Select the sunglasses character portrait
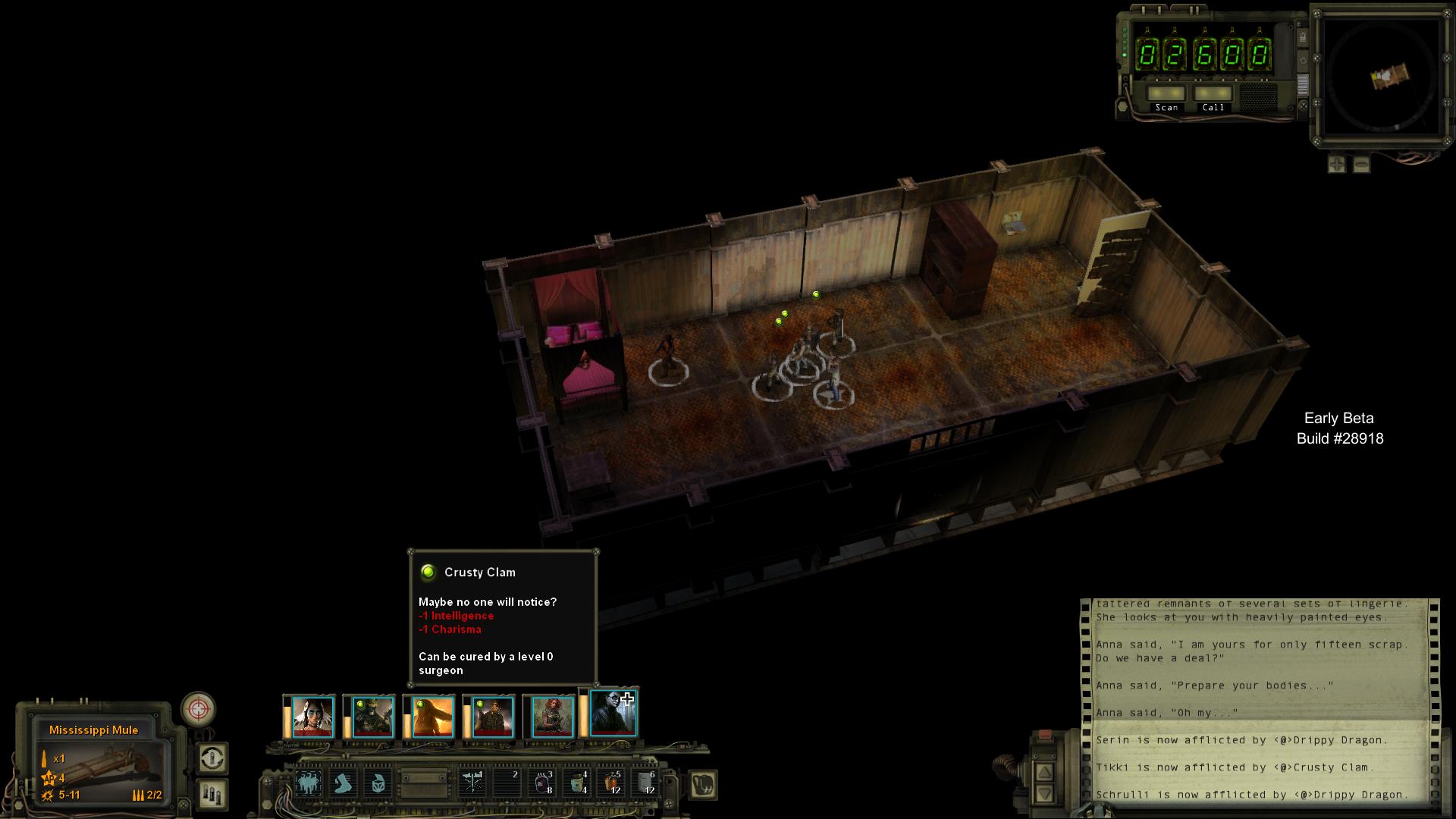The image size is (1456, 819). [613, 714]
